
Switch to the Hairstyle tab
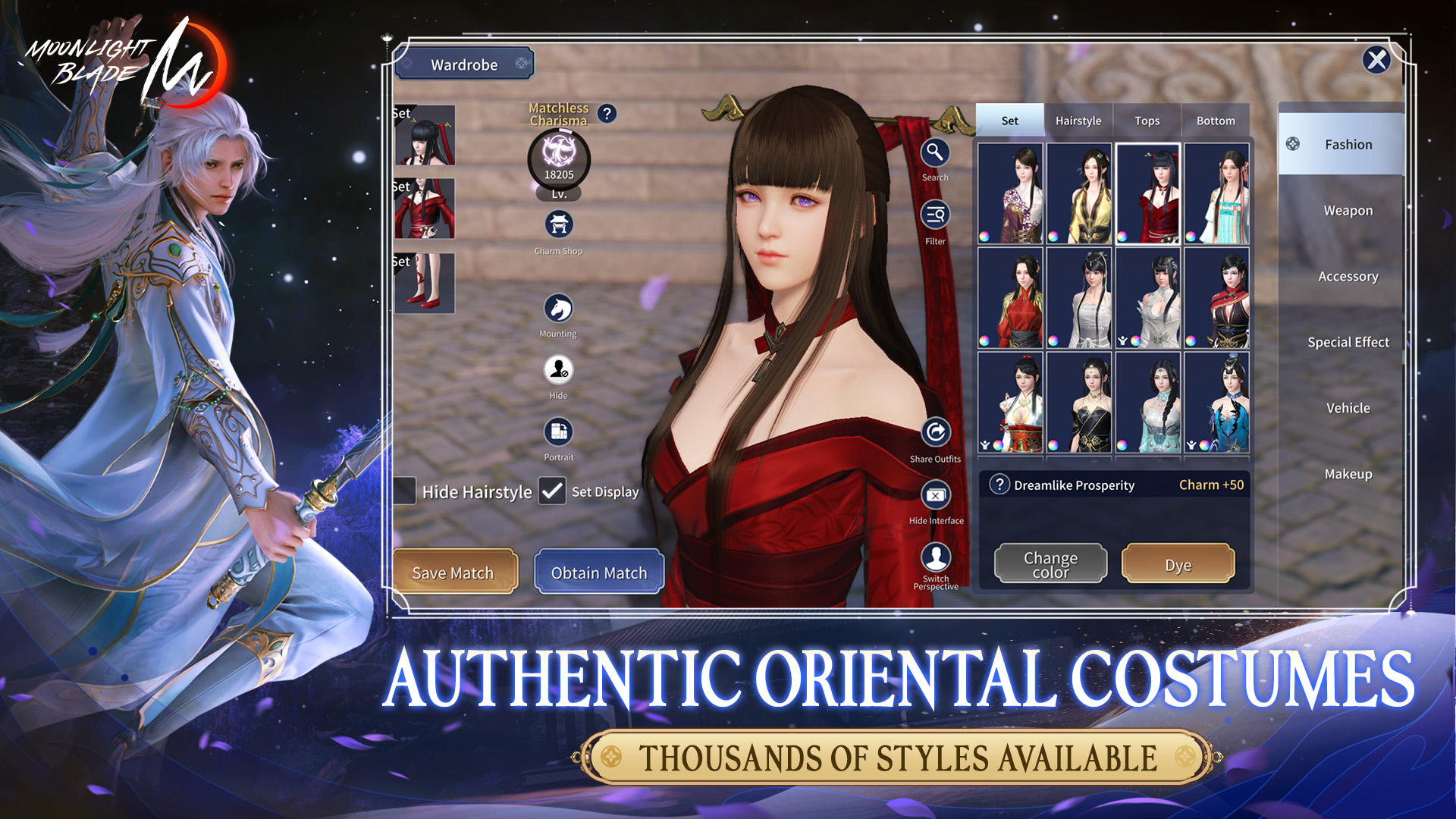point(1078,120)
